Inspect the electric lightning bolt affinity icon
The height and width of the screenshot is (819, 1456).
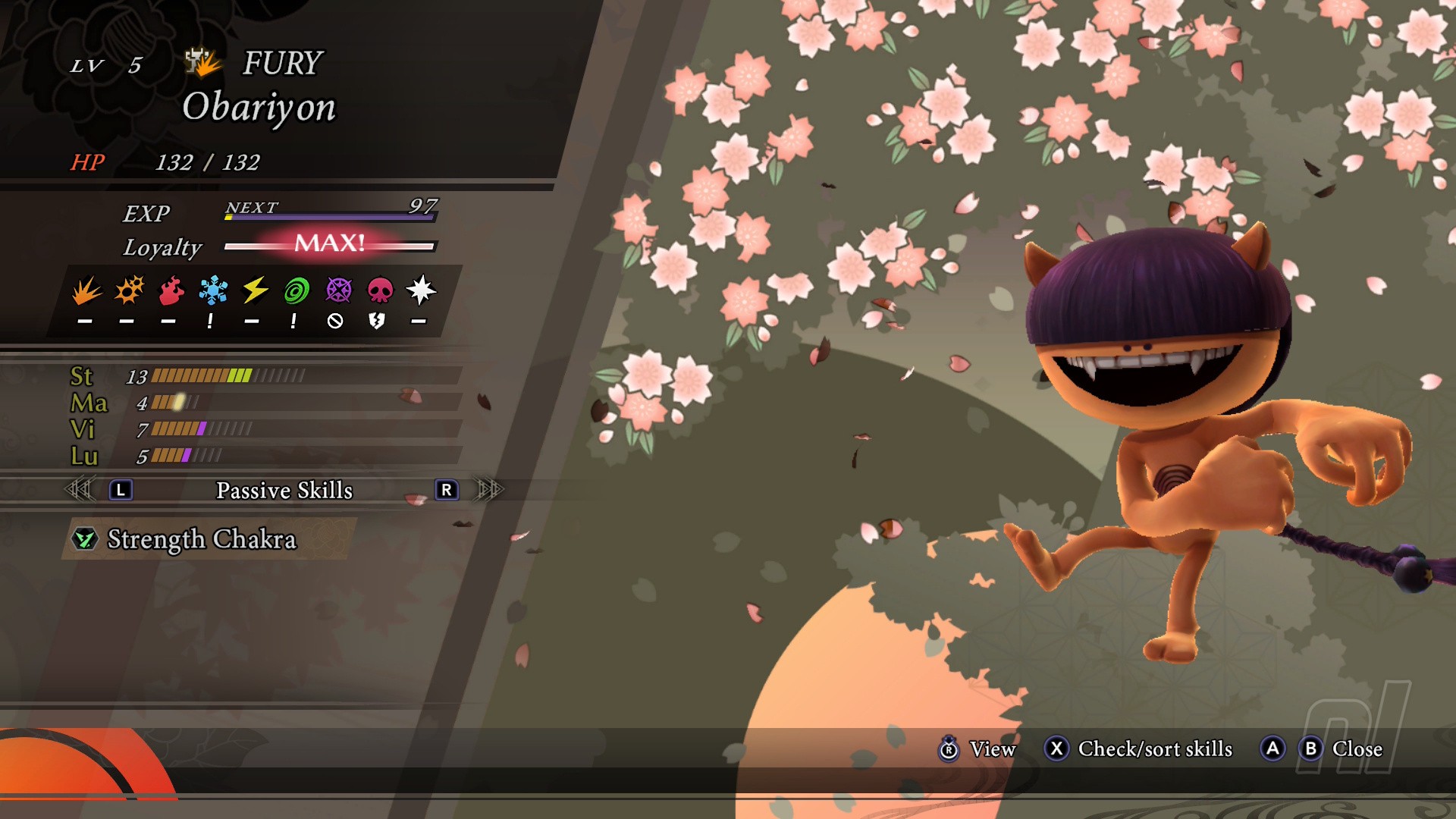[x=255, y=290]
